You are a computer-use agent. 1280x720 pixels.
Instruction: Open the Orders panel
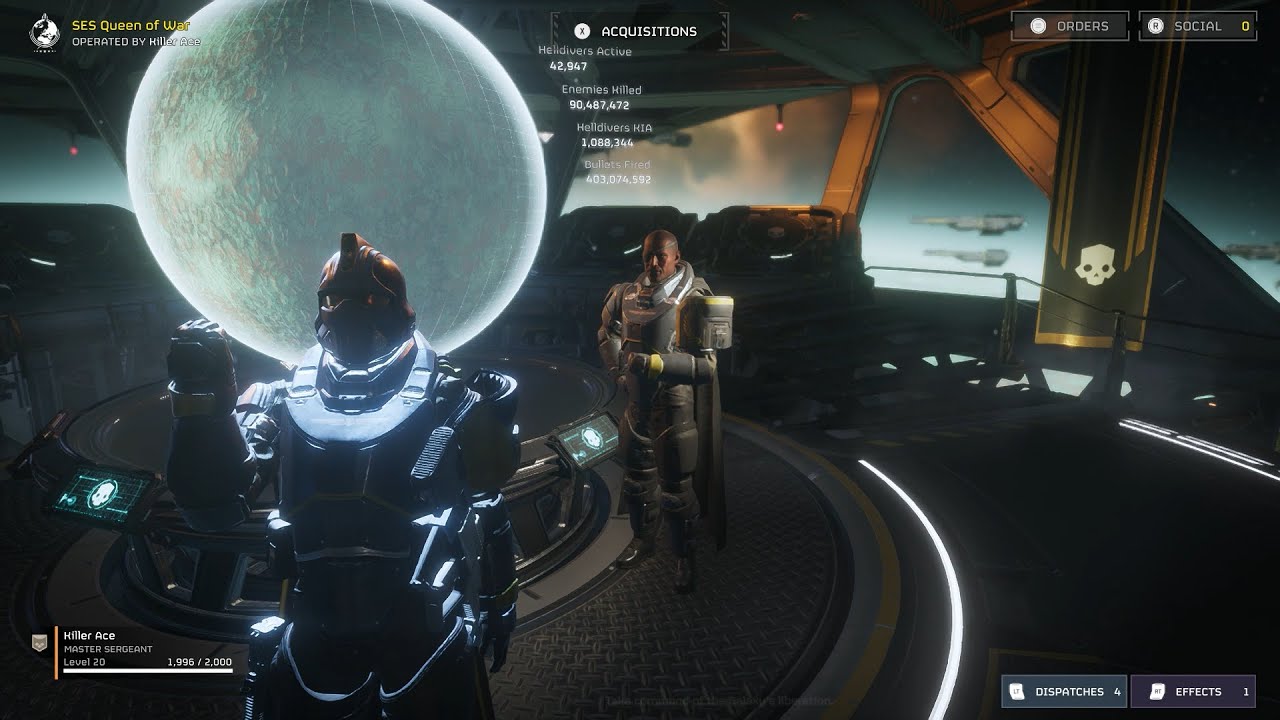[x=1070, y=26]
